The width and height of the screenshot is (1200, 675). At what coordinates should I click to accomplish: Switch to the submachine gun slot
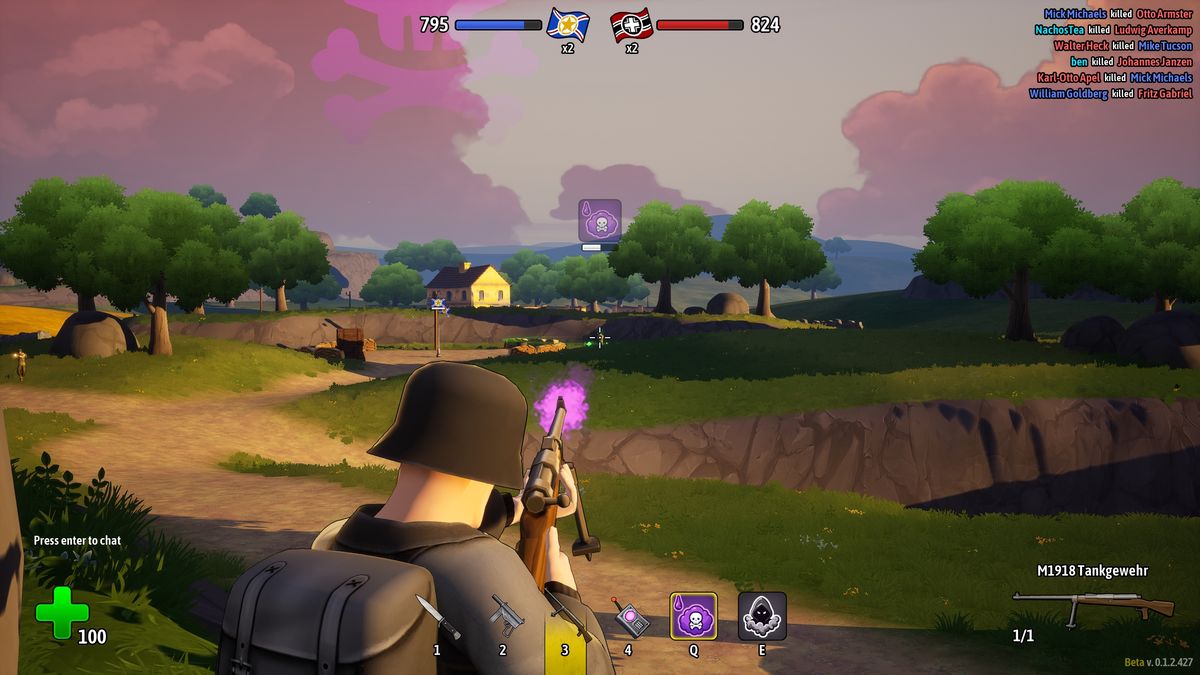coord(505,616)
